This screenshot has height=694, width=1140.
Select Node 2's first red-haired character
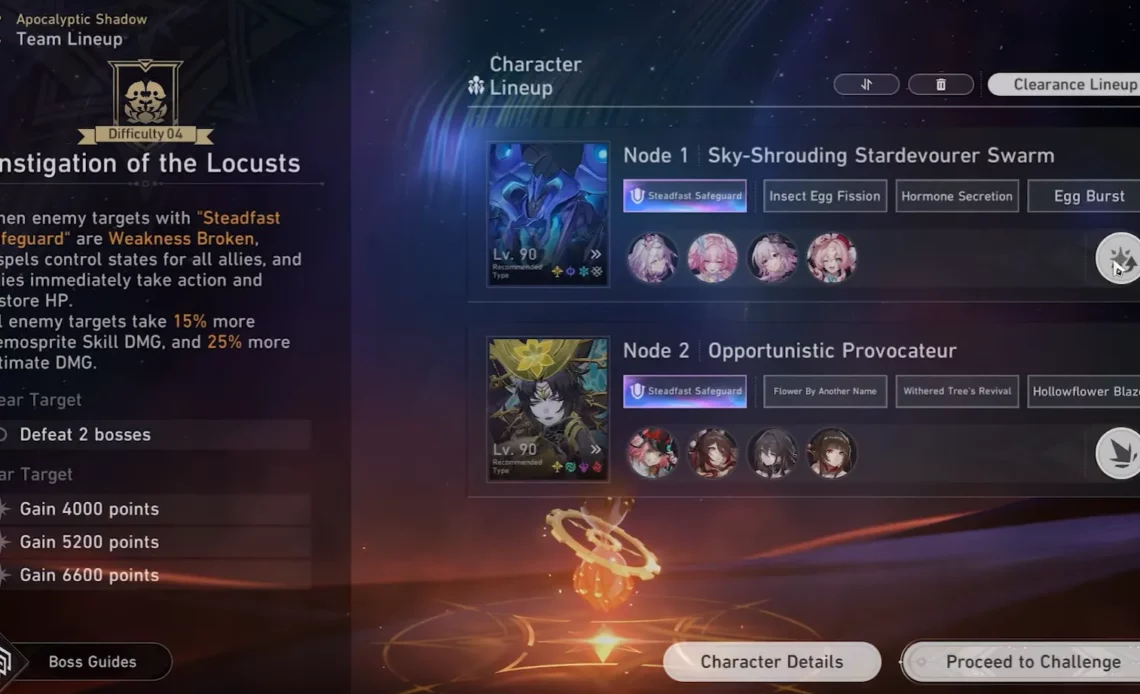coord(652,453)
